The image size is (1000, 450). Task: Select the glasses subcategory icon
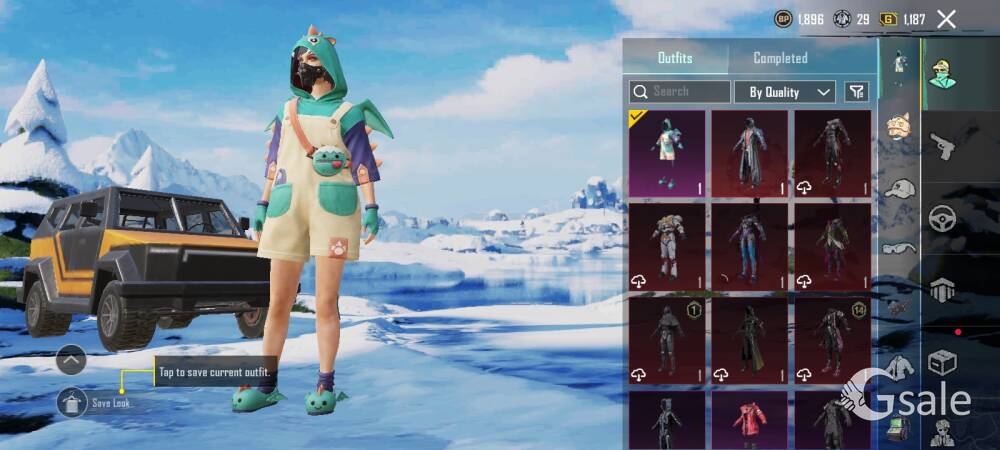898,248
